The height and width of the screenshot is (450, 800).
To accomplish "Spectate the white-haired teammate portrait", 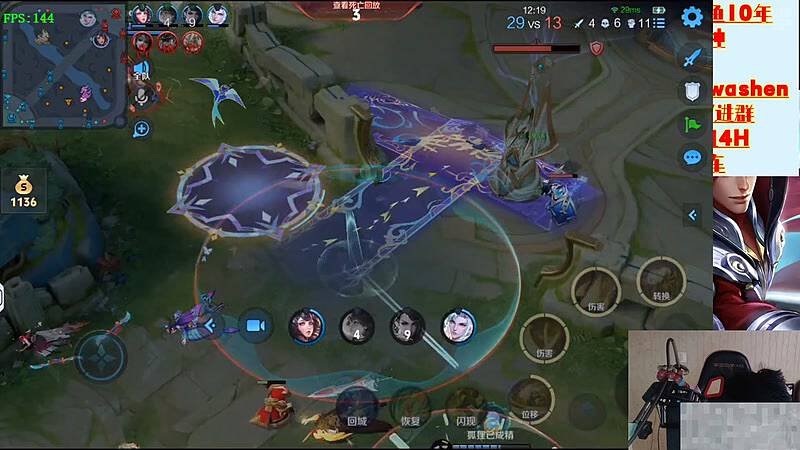I will point(458,325).
